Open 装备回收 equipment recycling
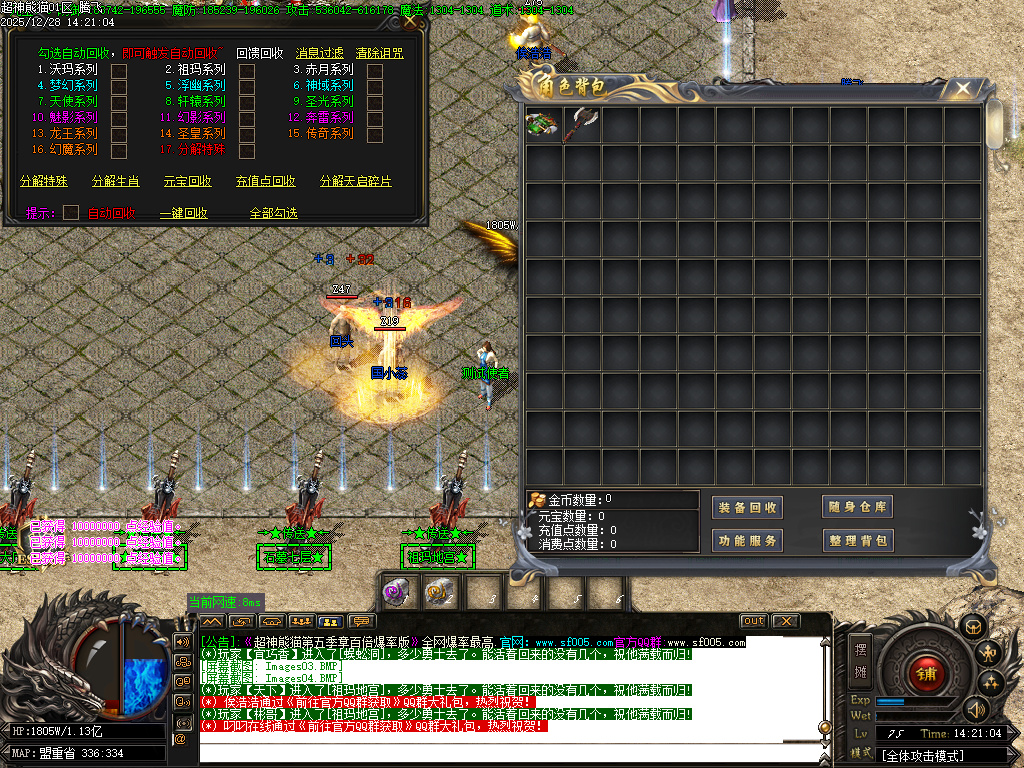The image size is (1024, 768). (x=747, y=507)
